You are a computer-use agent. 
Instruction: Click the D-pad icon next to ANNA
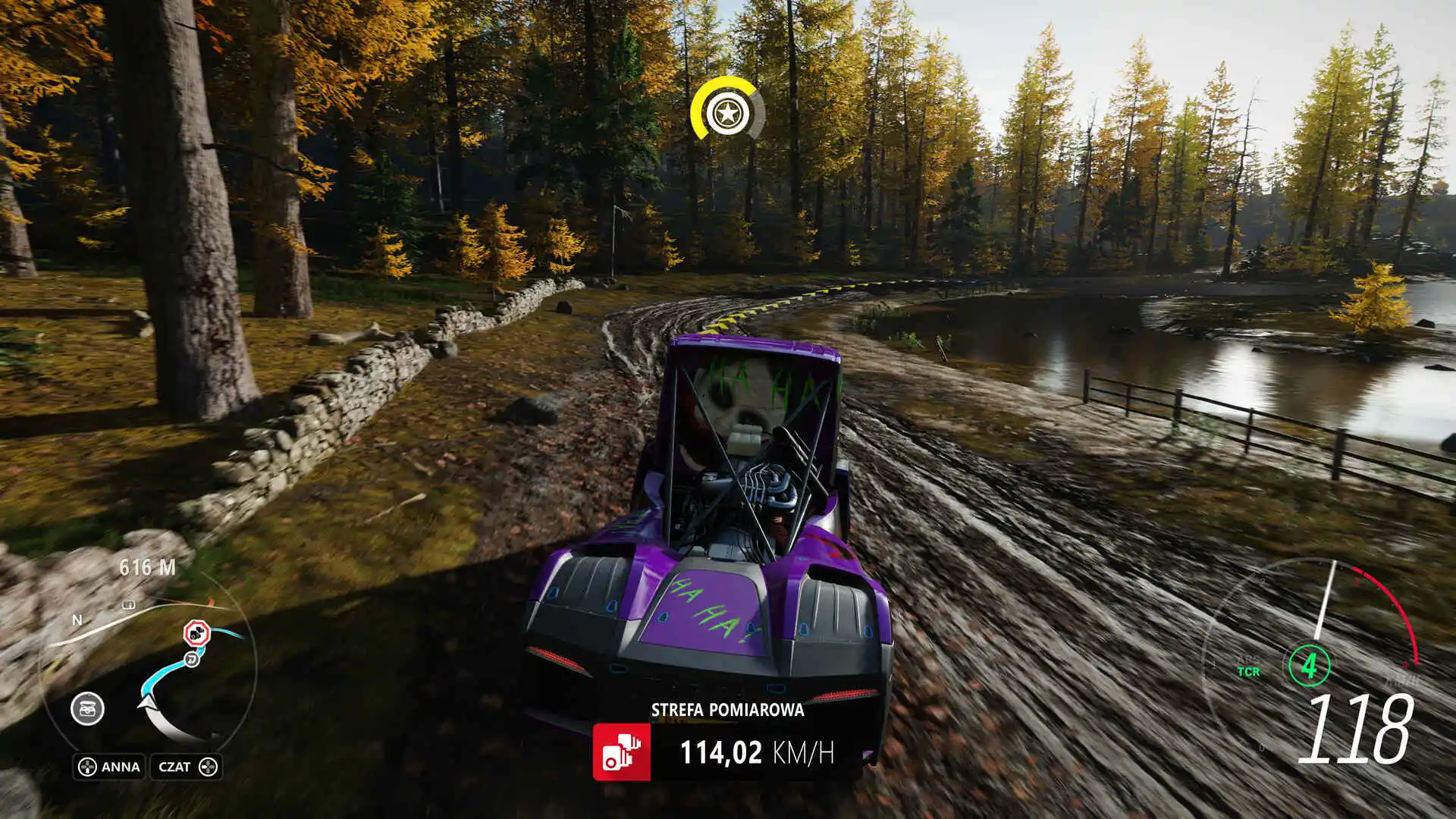86,766
